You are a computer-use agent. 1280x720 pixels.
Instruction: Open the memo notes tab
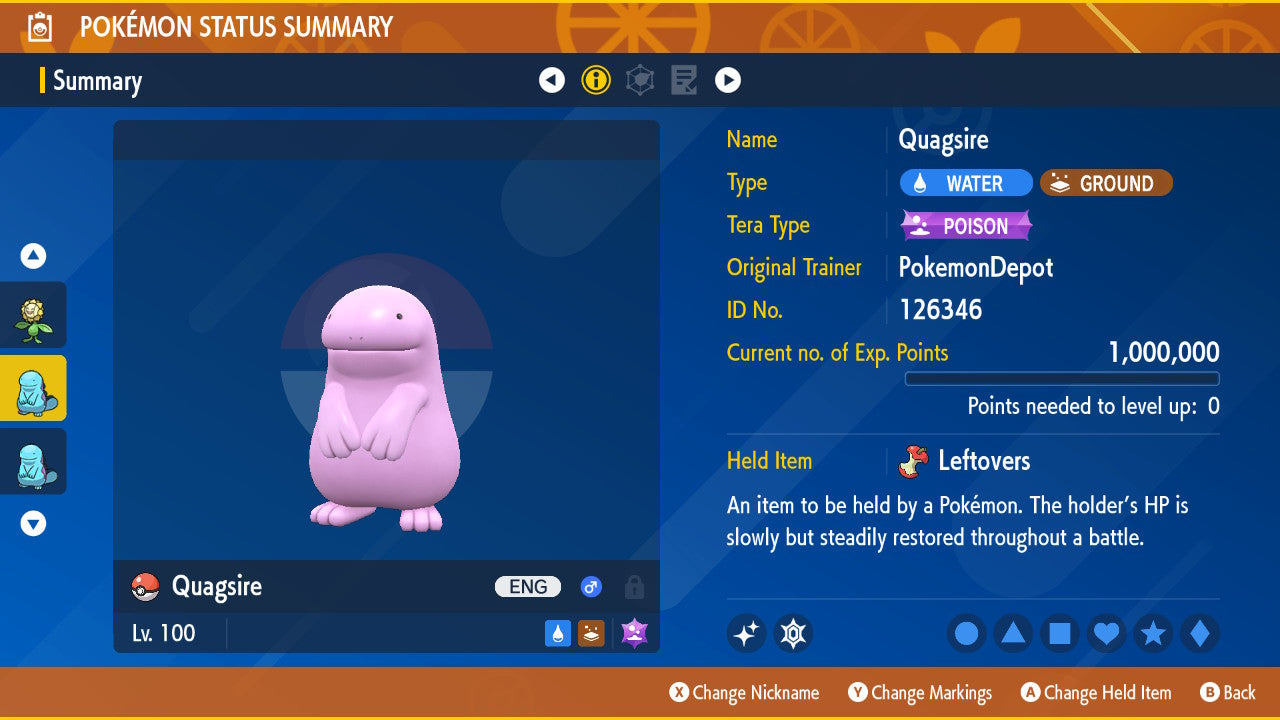point(684,80)
